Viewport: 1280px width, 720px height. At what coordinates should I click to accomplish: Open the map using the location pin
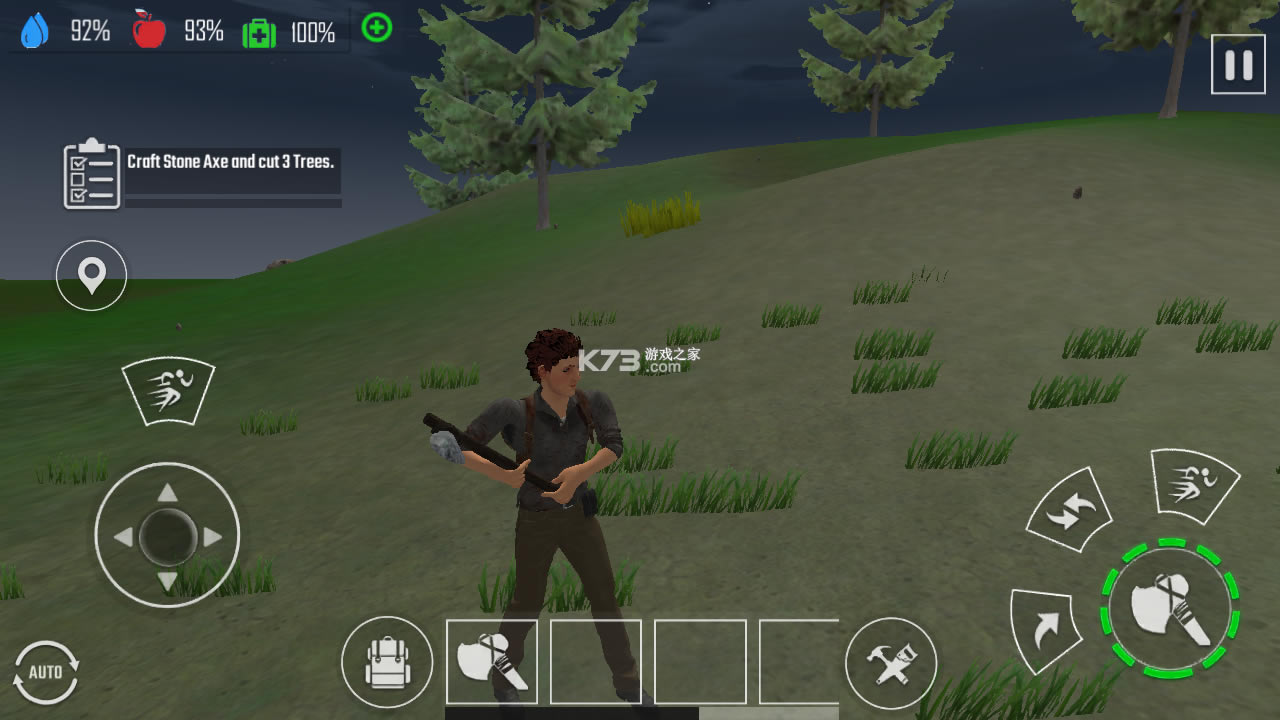pos(90,275)
